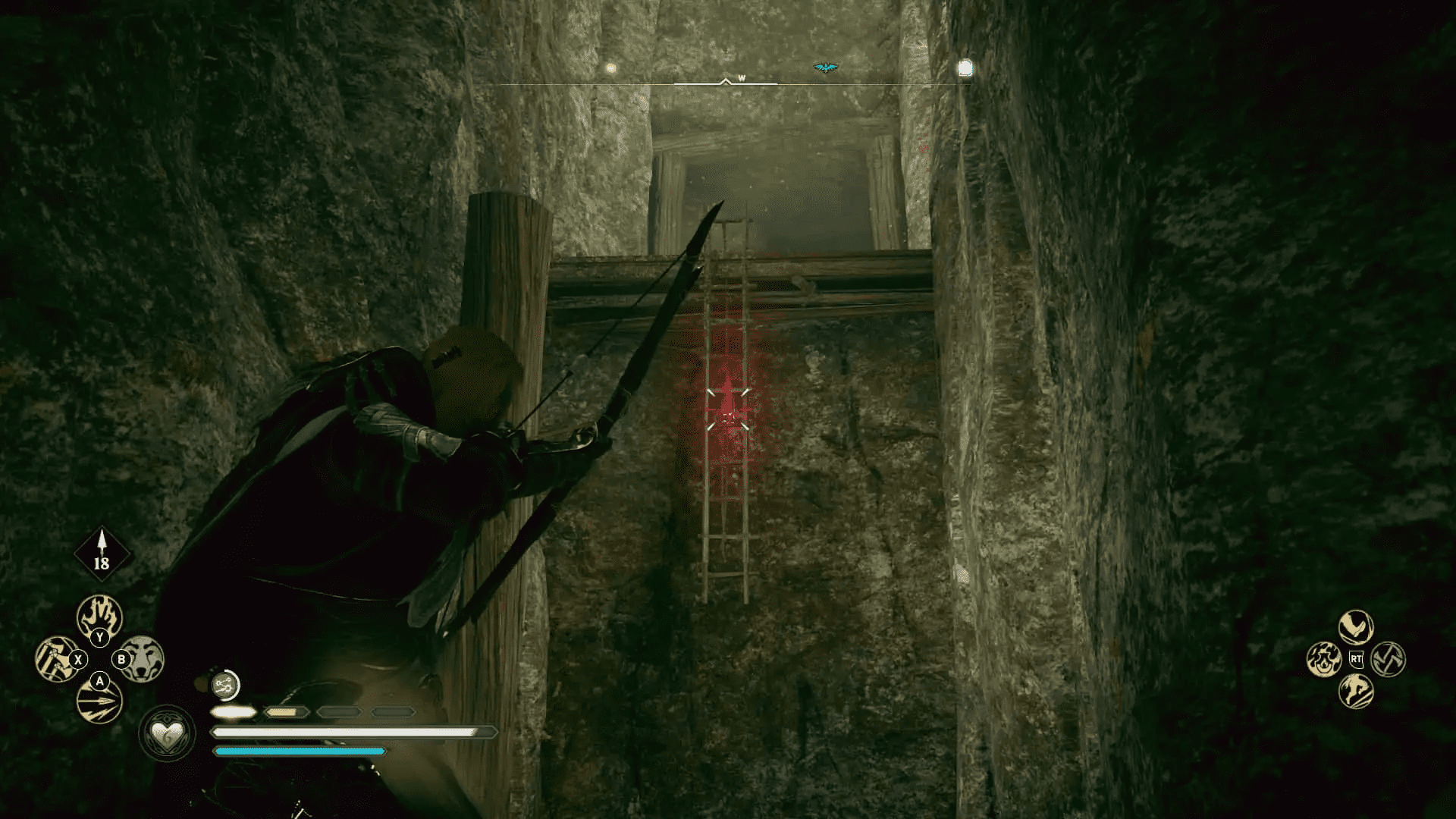This screenshot has width=1456, height=819.
Task: Click the leaping strike ability icon
Action: click(x=1357, y=690)
